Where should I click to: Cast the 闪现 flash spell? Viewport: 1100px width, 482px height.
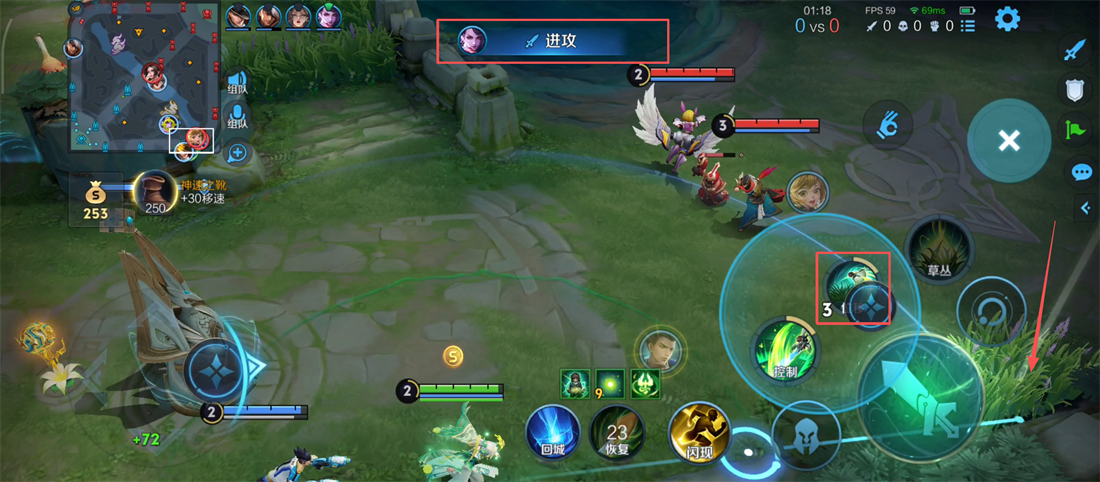(697, 433)
